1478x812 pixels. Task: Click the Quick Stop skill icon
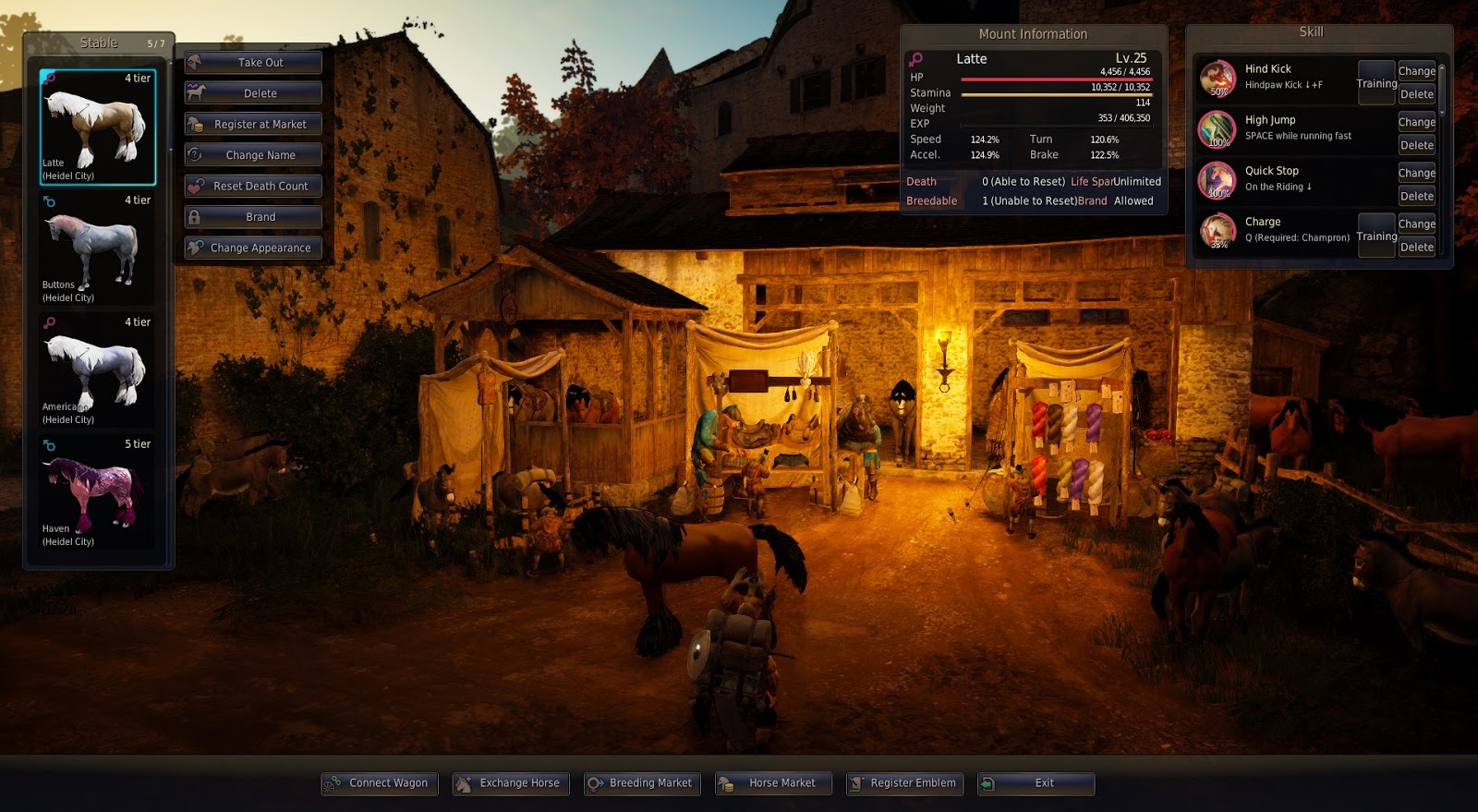pos(1218,180)
